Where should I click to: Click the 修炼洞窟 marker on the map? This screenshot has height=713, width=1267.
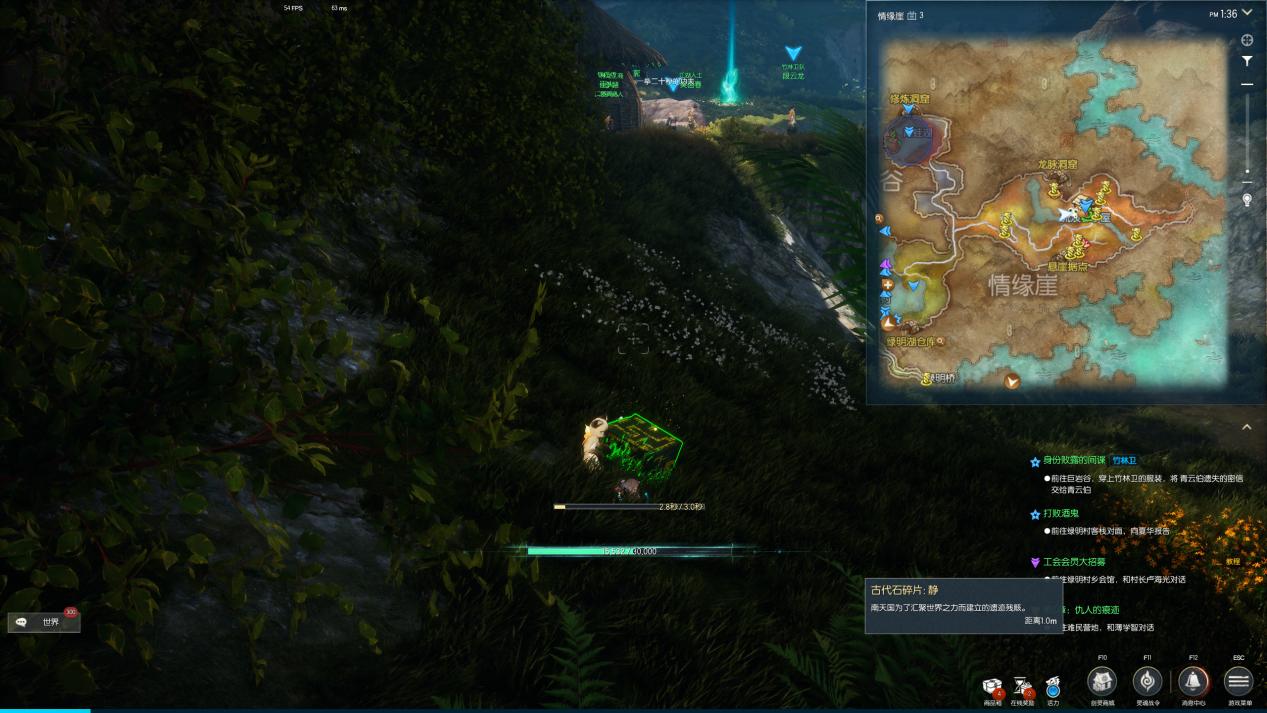tap(909, 100)
